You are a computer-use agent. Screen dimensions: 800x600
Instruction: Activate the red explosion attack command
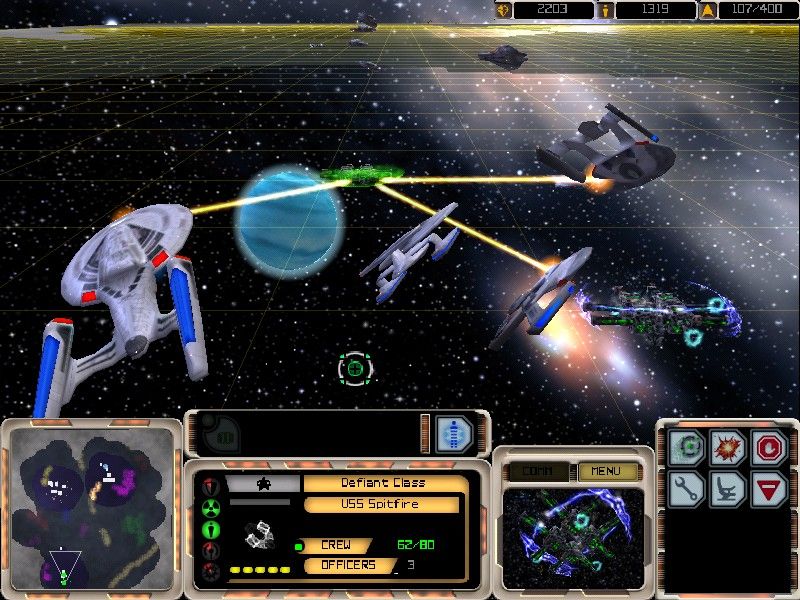pyautogui.click(x=728, y=447)
